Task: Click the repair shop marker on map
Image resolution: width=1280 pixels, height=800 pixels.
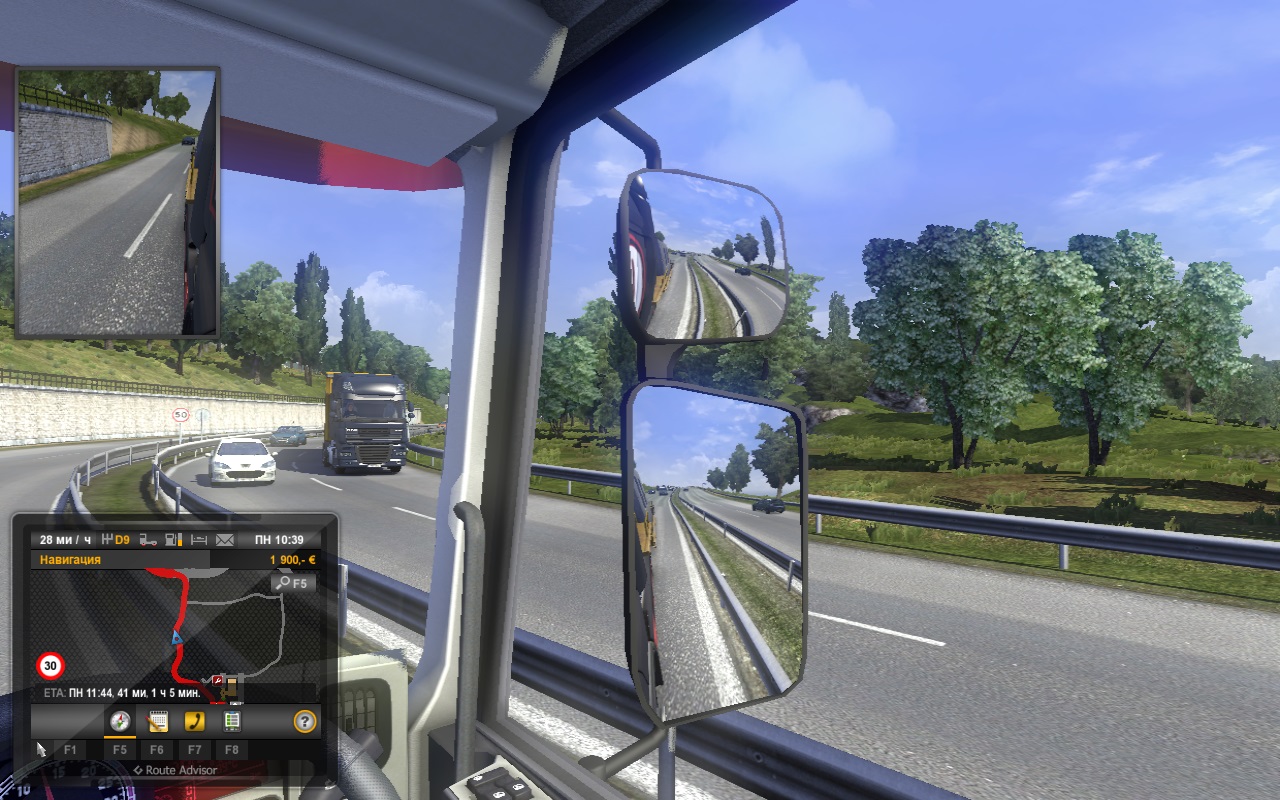Action: tap(217, 681)
